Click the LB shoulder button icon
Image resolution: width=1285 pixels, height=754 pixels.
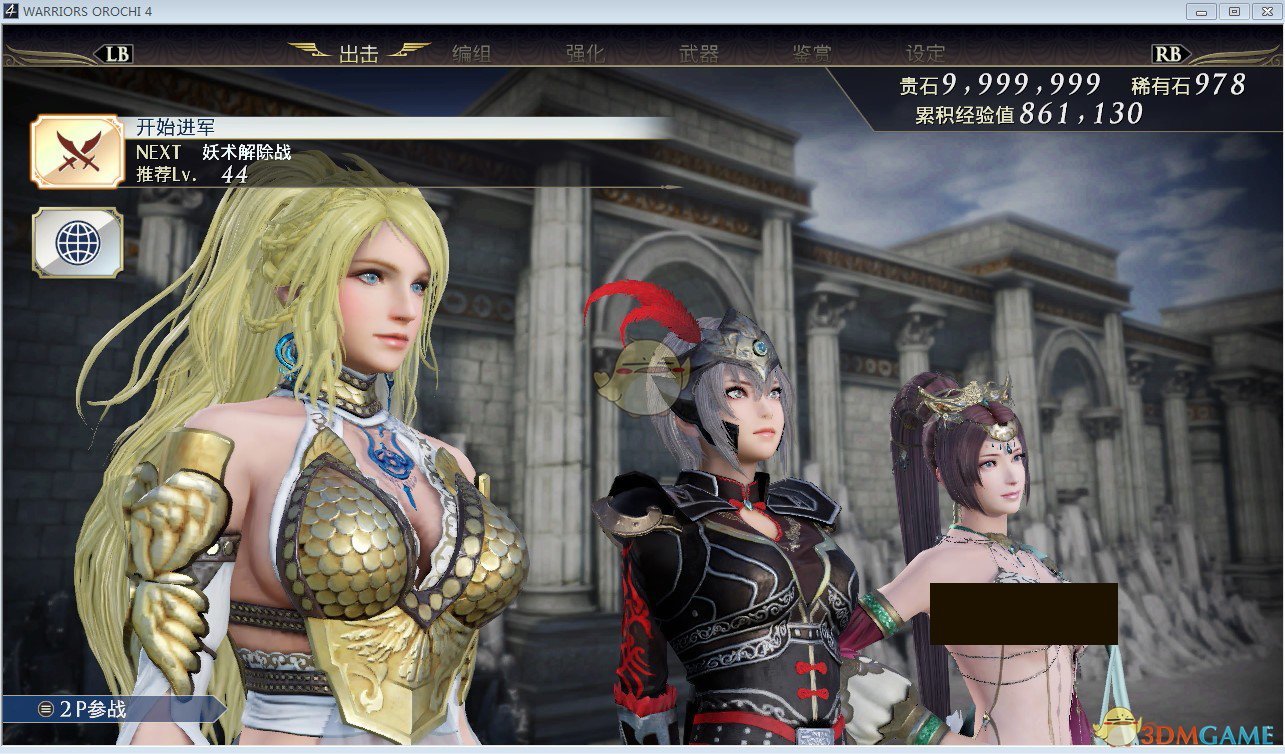pos(113,53)
